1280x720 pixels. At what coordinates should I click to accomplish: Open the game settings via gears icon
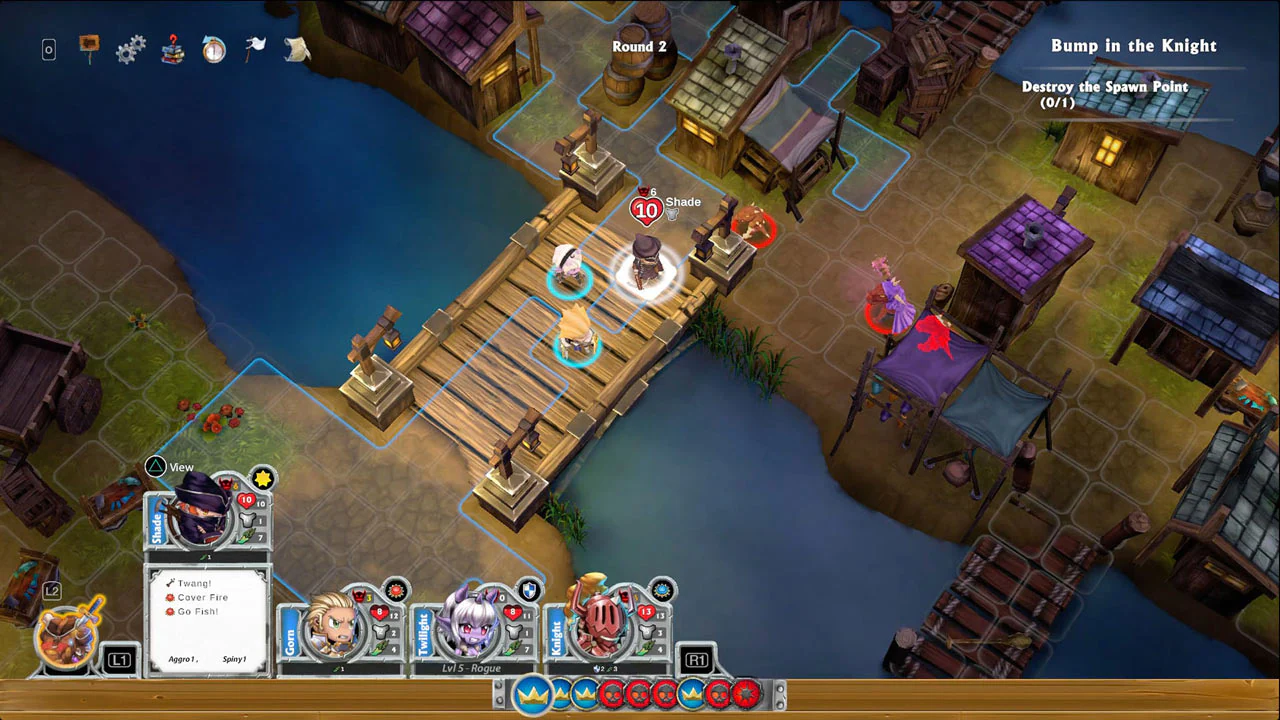[130, 49]
